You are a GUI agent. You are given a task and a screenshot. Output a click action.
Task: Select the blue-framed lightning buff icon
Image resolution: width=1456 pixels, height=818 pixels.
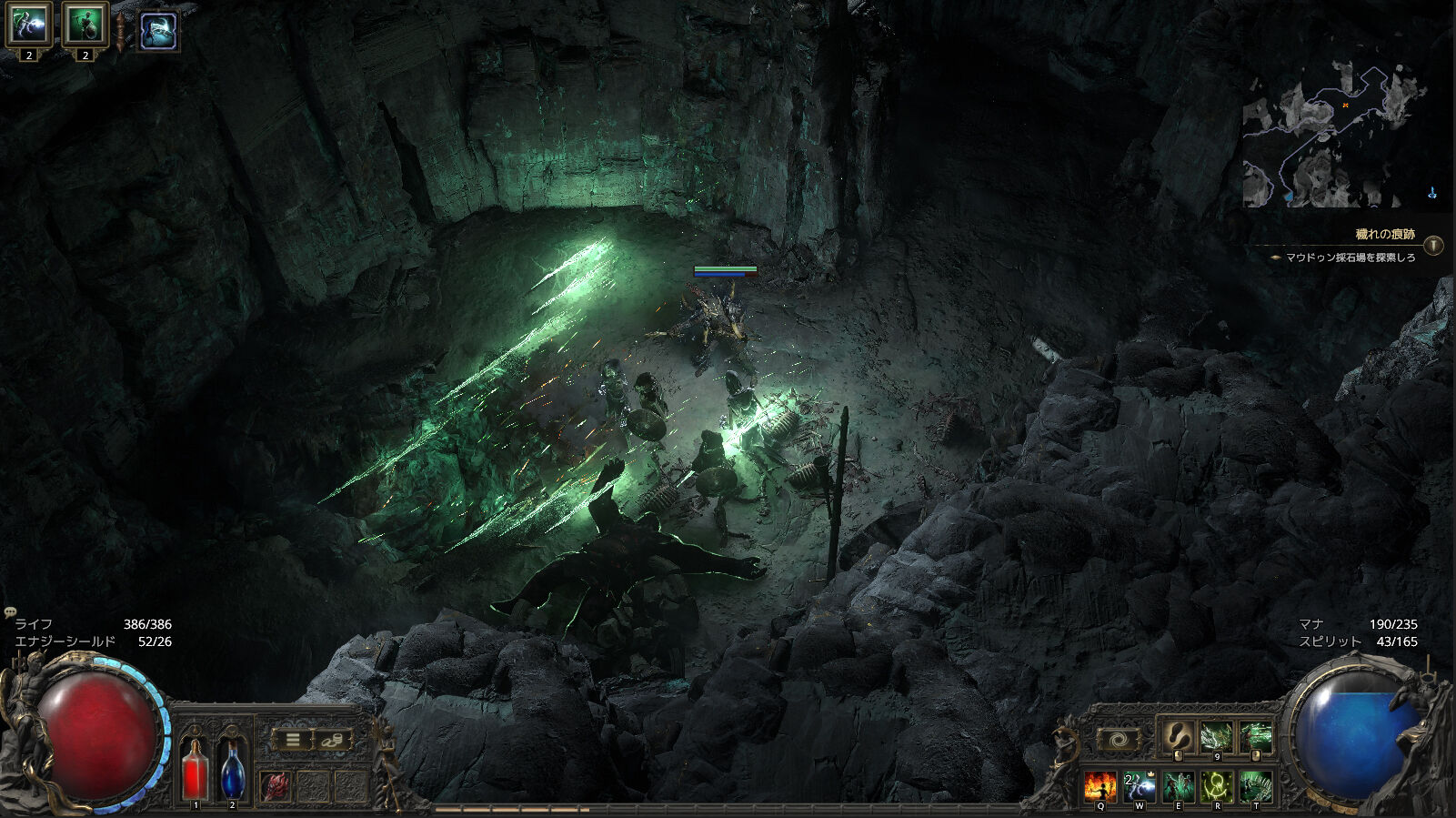click(x=158, y=31)
